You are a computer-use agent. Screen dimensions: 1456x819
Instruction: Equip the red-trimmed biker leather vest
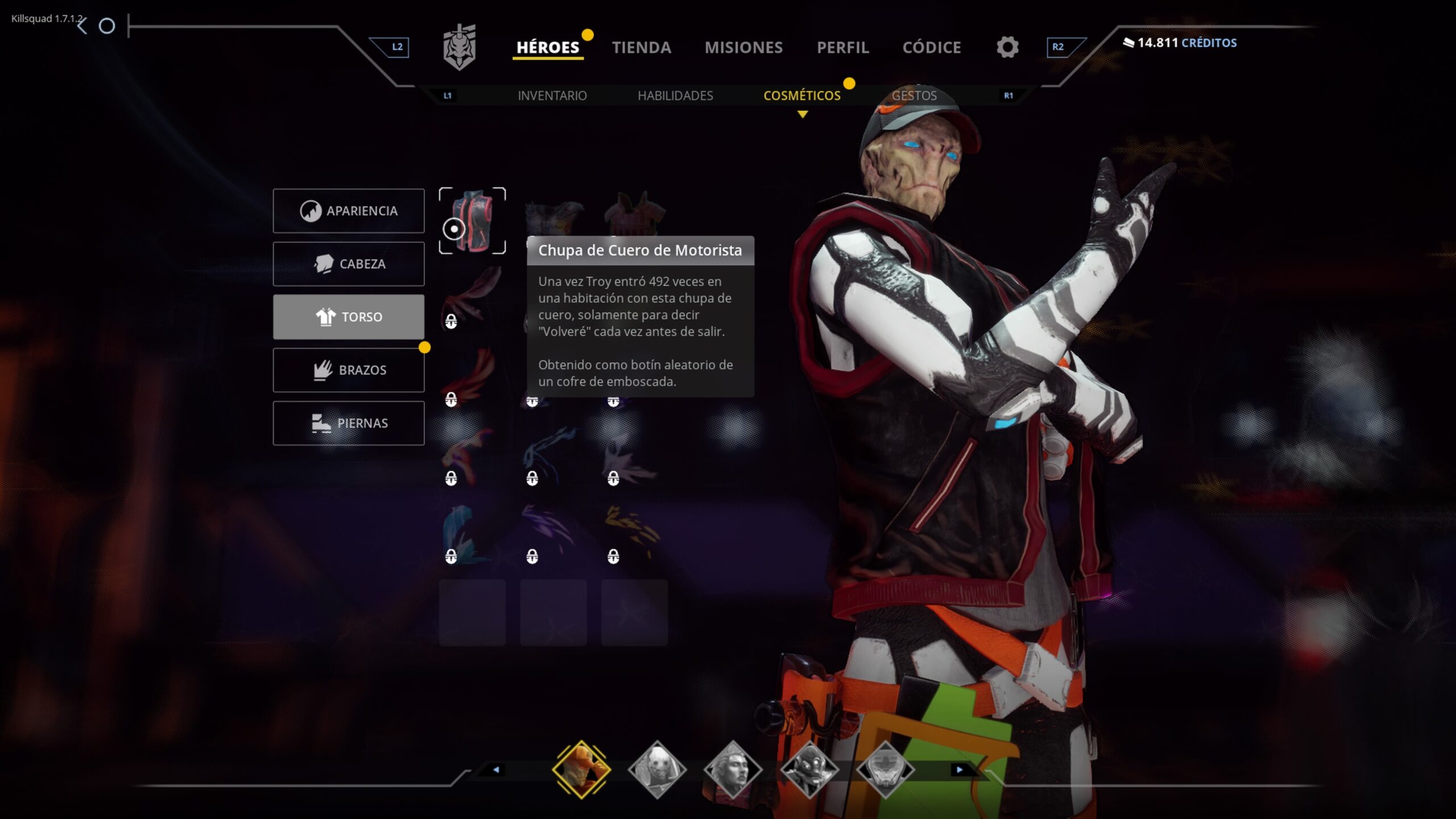click(473, 221)
